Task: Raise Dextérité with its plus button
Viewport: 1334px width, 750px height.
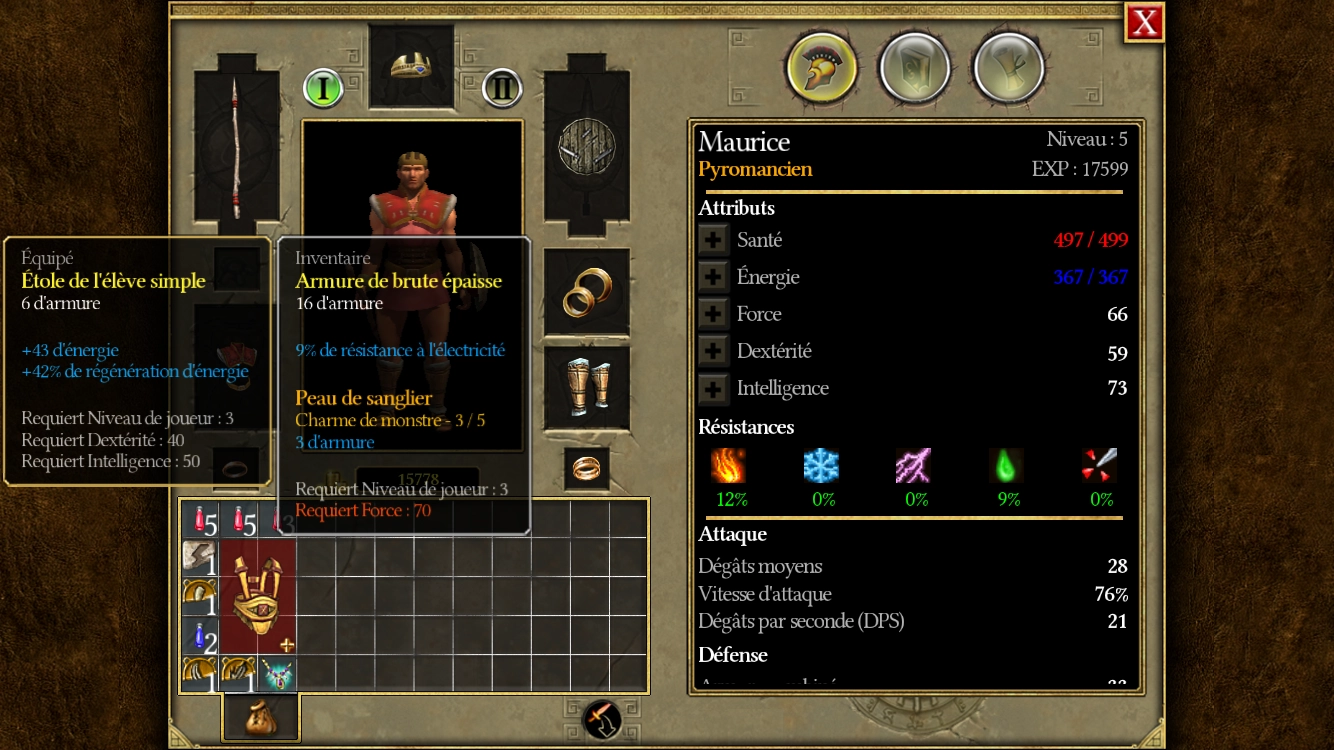Action: [x=713, y=351]
